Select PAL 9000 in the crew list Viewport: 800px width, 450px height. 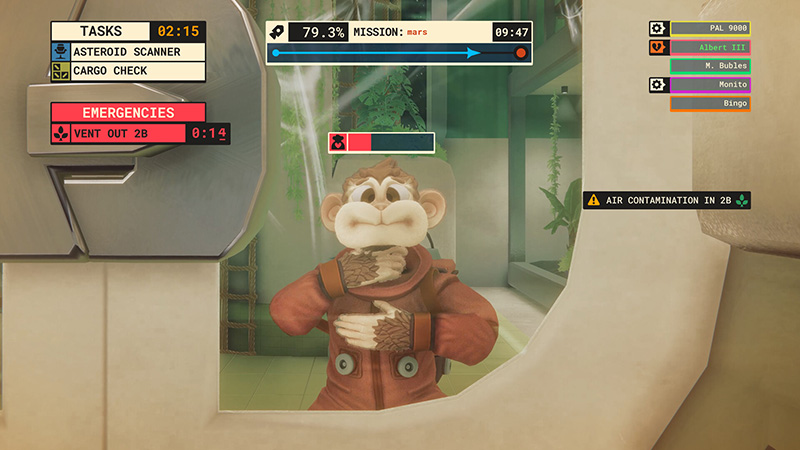pos(710,29)
